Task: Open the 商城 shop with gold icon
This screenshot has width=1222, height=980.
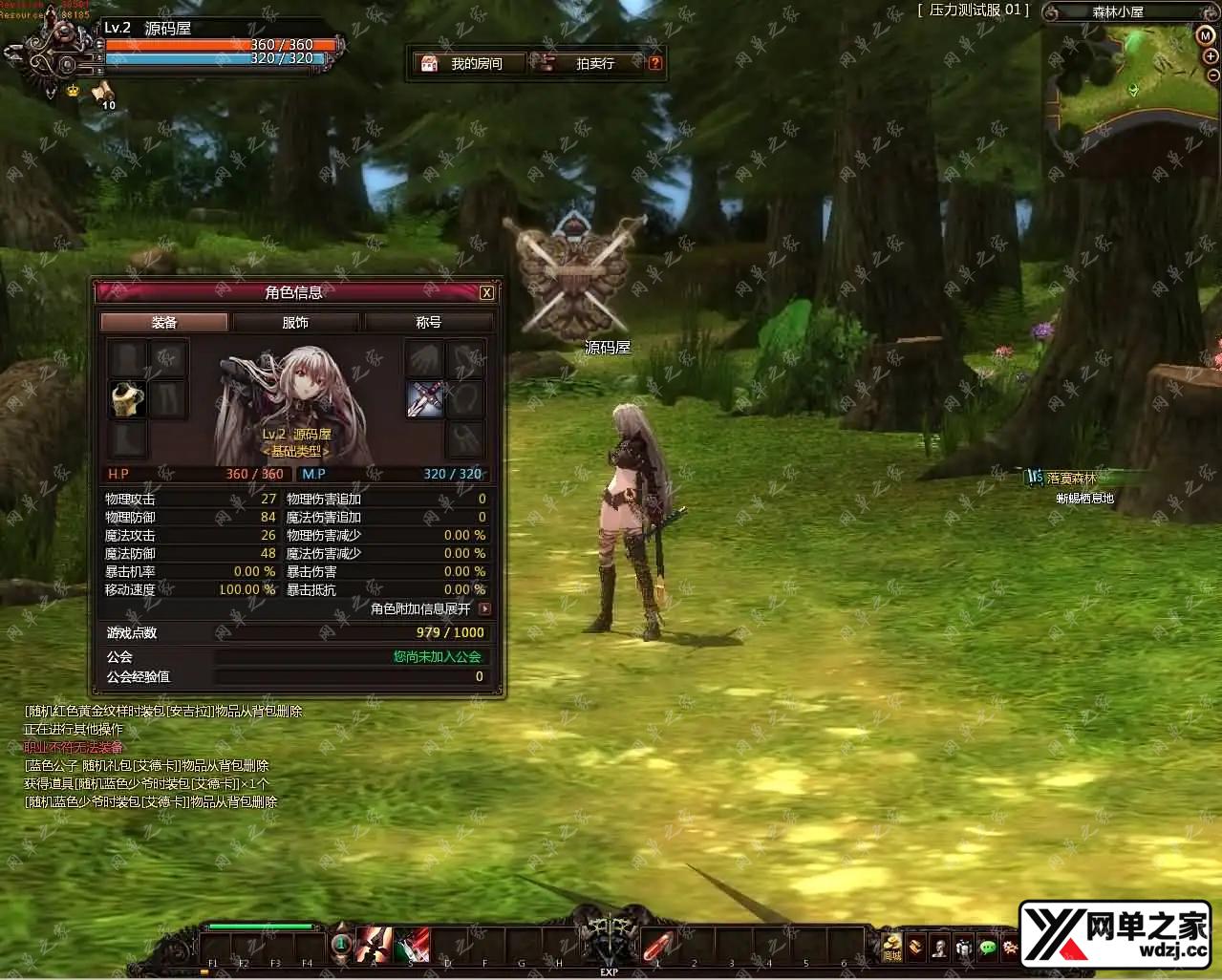Action: coord(891,946)
